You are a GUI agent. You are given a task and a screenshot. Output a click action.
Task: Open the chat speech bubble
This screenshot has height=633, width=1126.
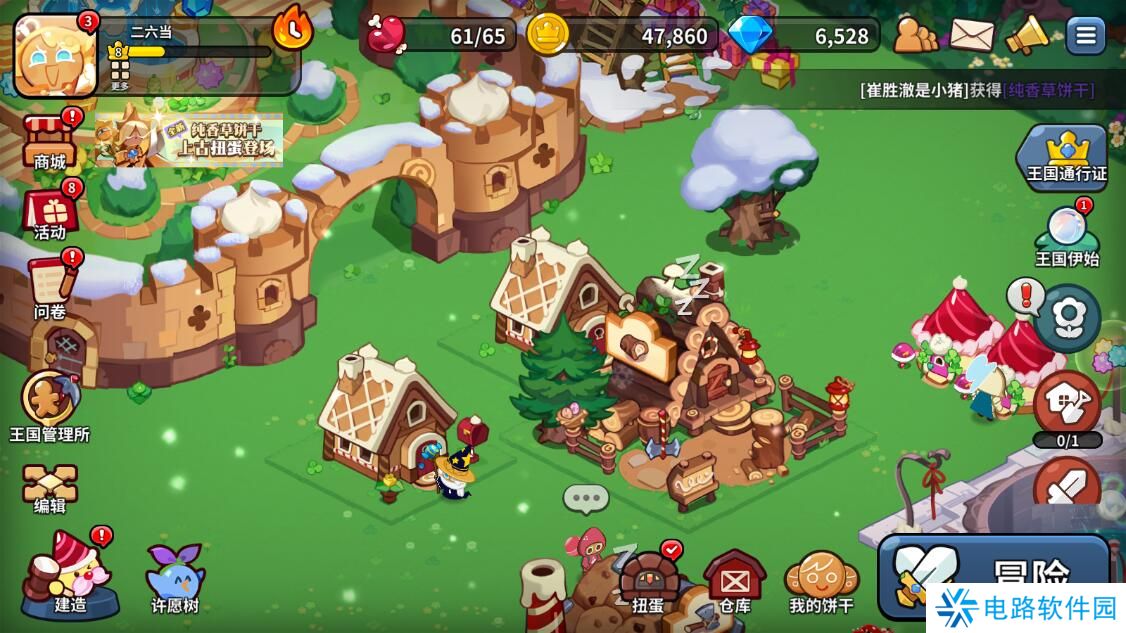586,498
